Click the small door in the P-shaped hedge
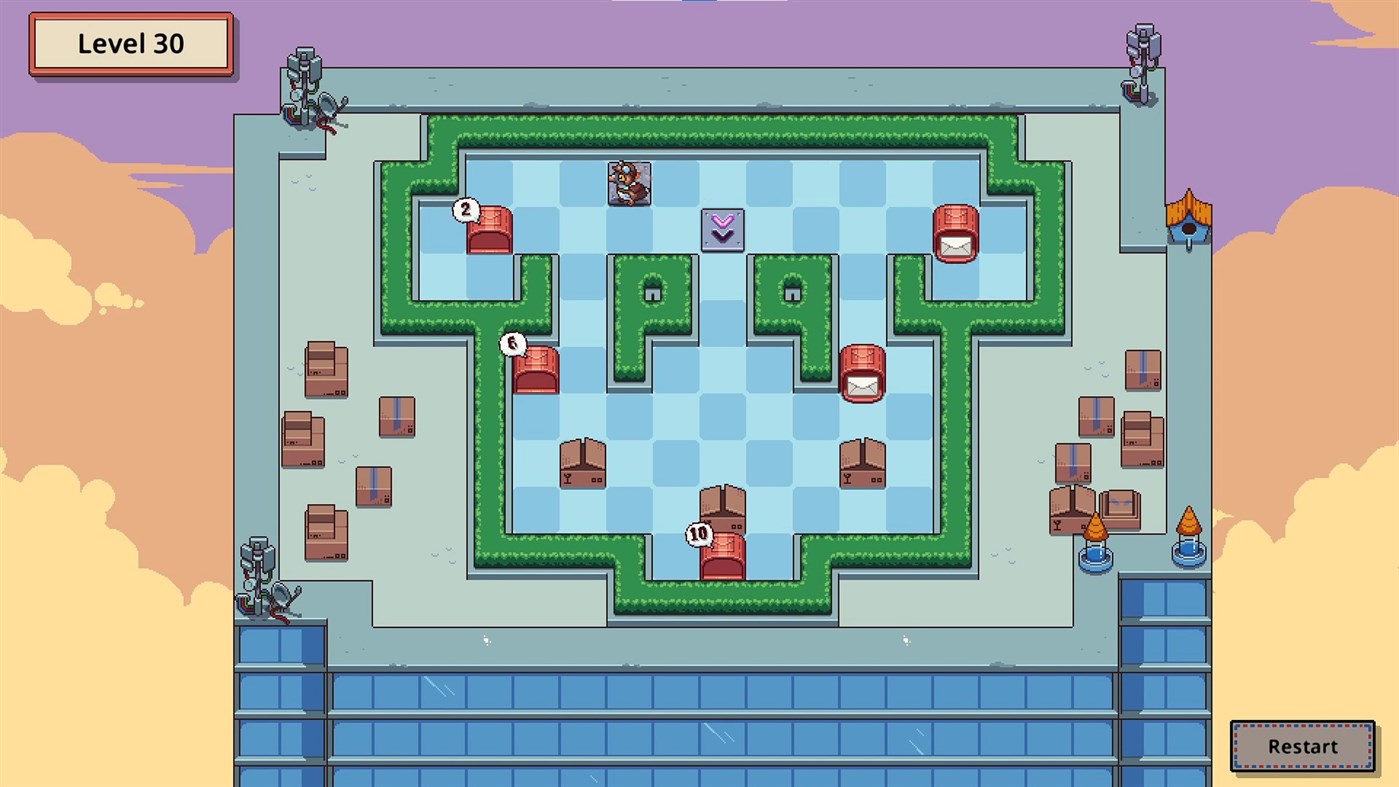The height and width of the screenshot is (787, 1399). tap(653, 292)
